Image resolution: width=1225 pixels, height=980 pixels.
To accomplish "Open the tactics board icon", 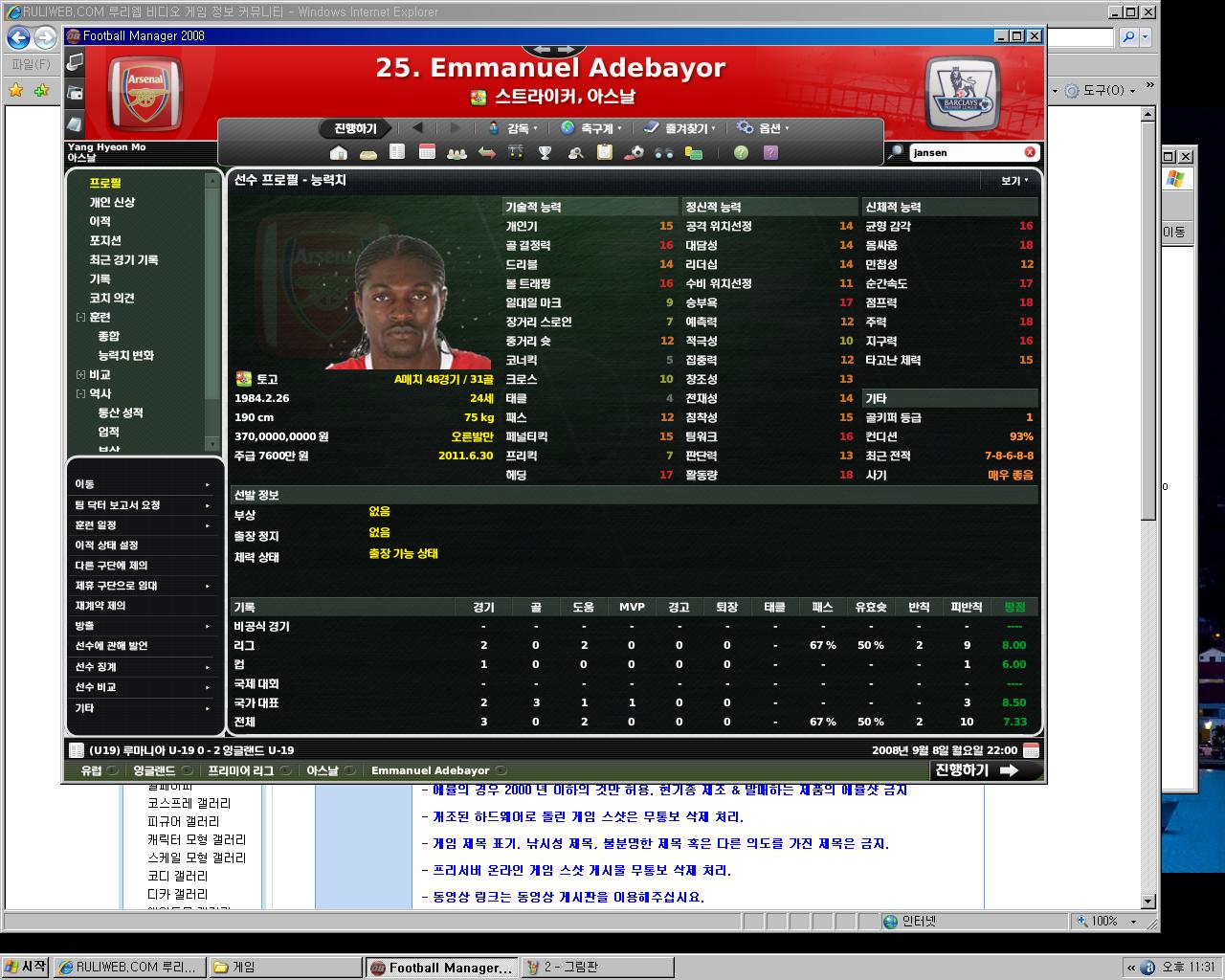I will click(517, 153).
